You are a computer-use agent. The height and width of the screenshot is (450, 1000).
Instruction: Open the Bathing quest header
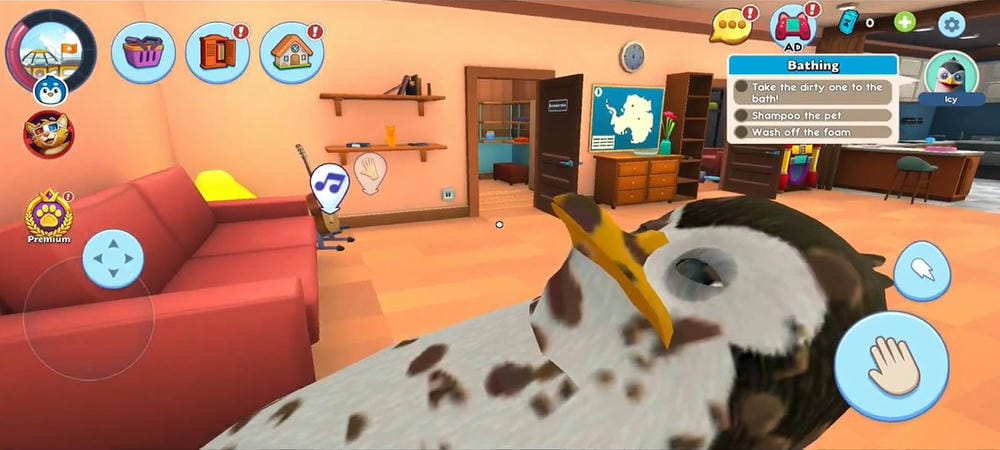click(x=812, y=66)
